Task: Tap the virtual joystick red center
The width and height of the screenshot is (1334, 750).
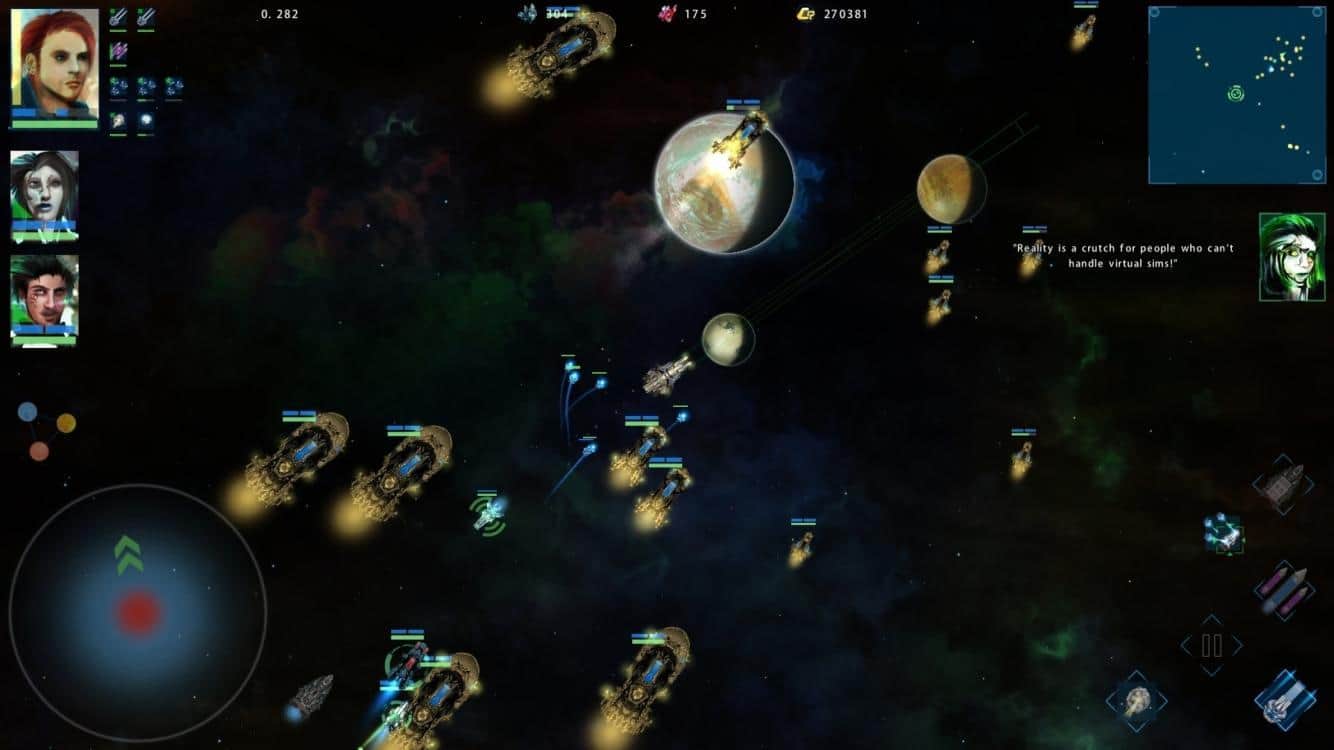Action: tap(139, 611)
